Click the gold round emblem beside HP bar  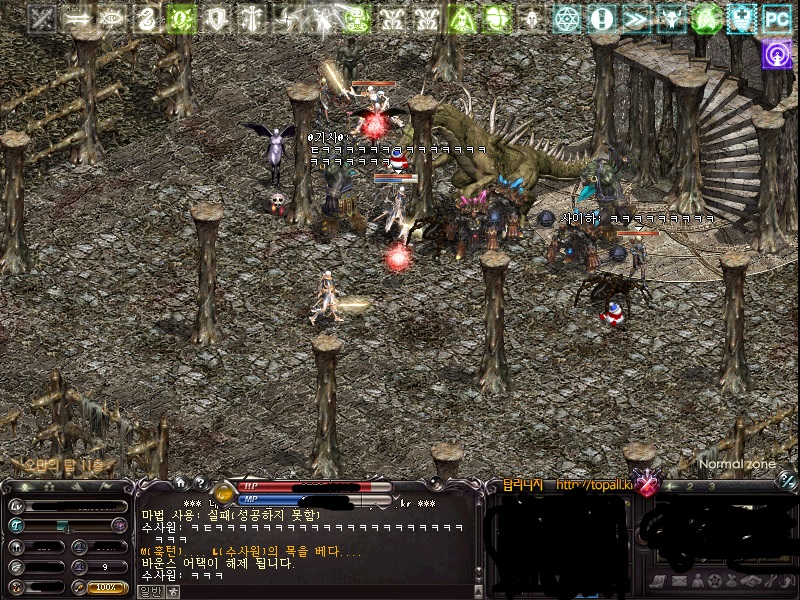(224, 494)
